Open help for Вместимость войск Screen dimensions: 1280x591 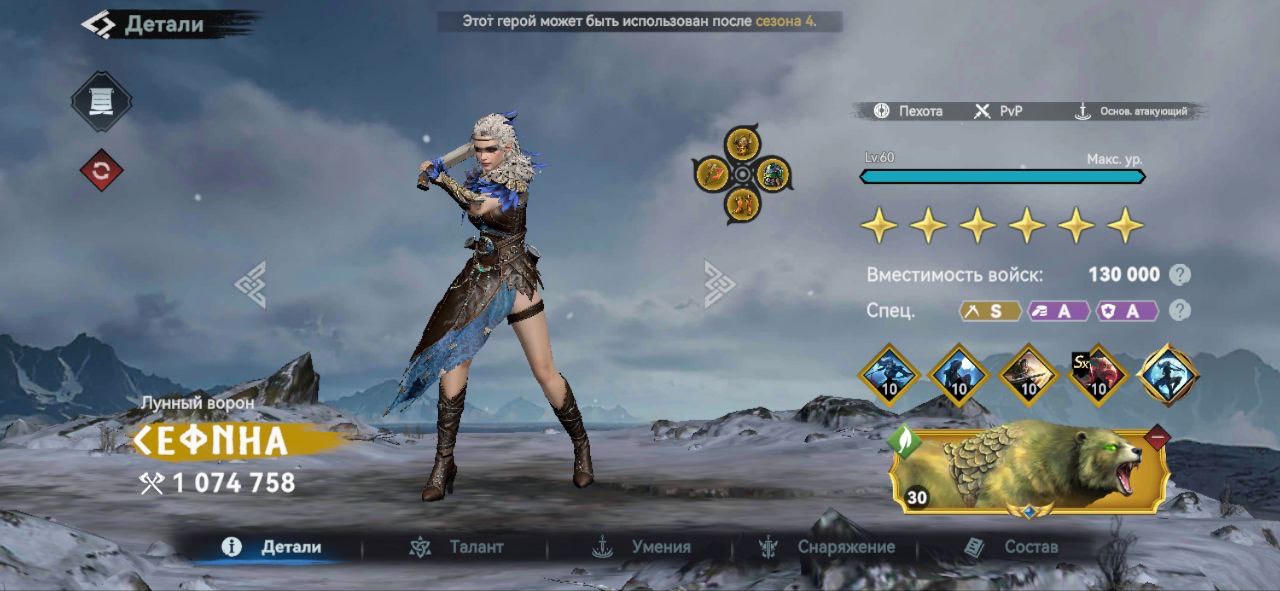coord(1181,275)
